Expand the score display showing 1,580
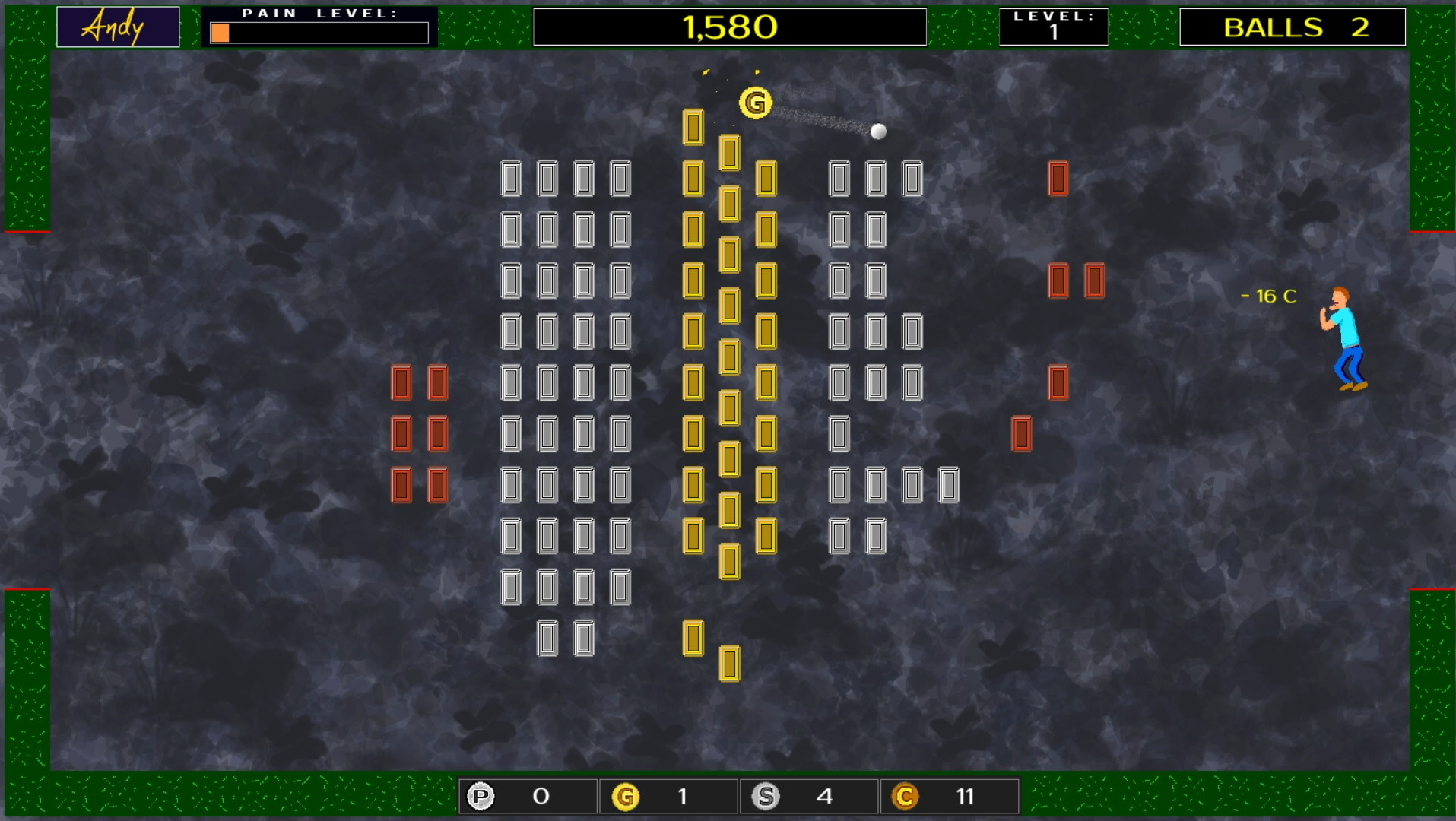 click(x=729, y=27)
